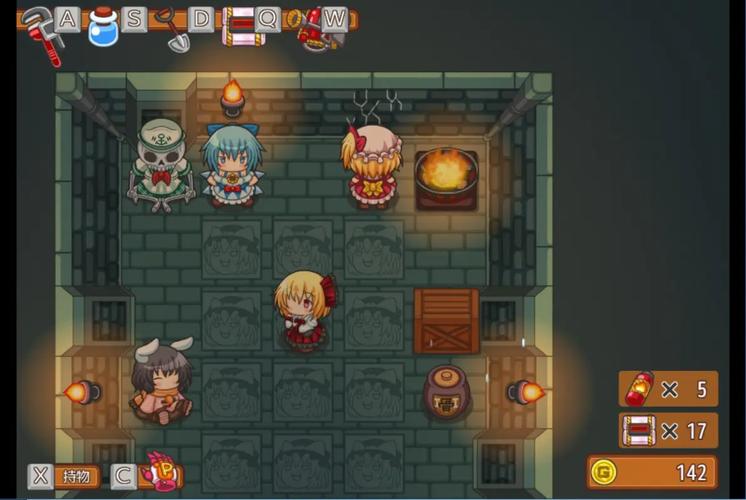Click the pink paw P icon
Viewport: 746px width, 500px height.
click(158, 470)
